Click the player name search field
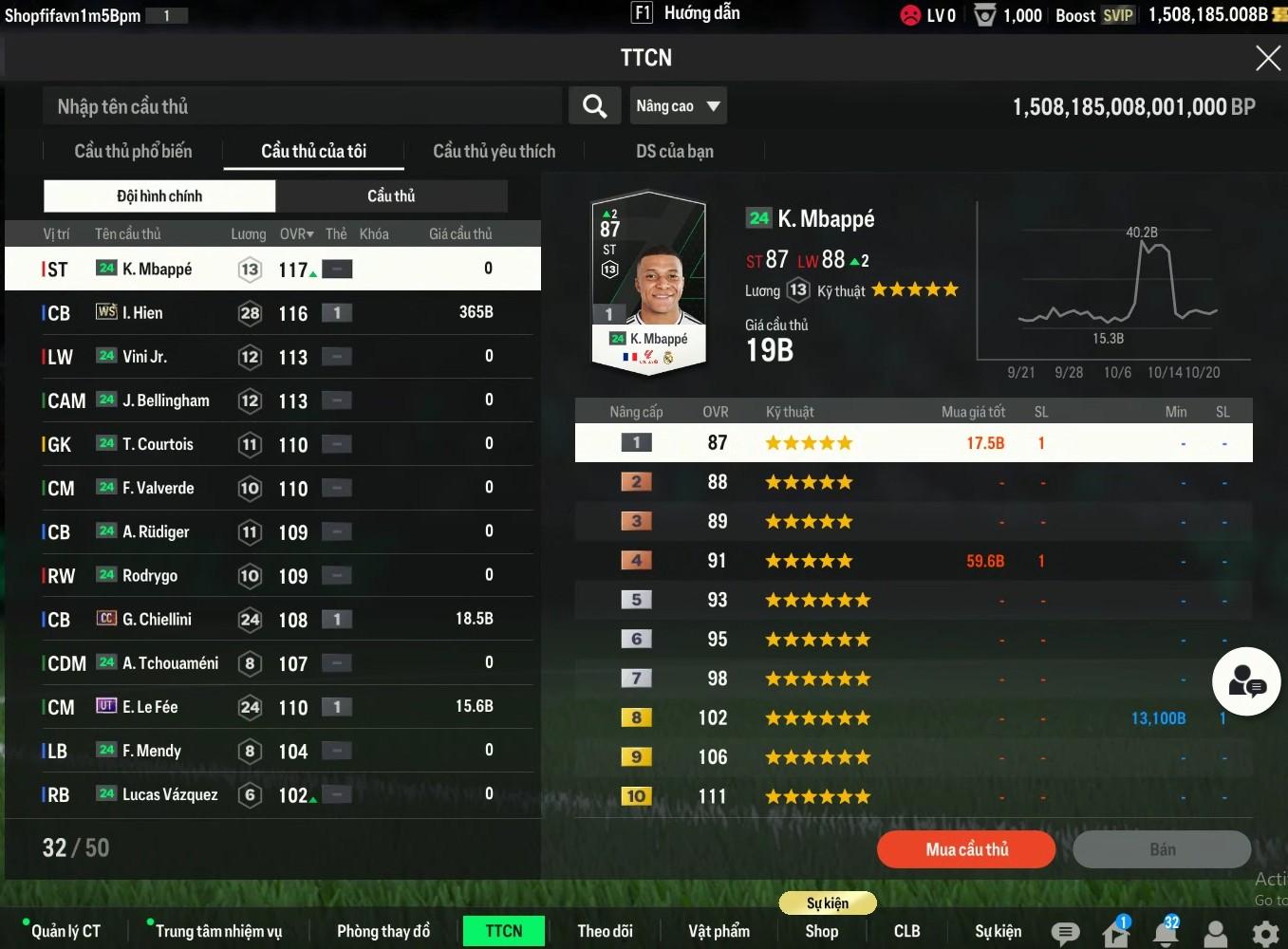 coord(302,106)
